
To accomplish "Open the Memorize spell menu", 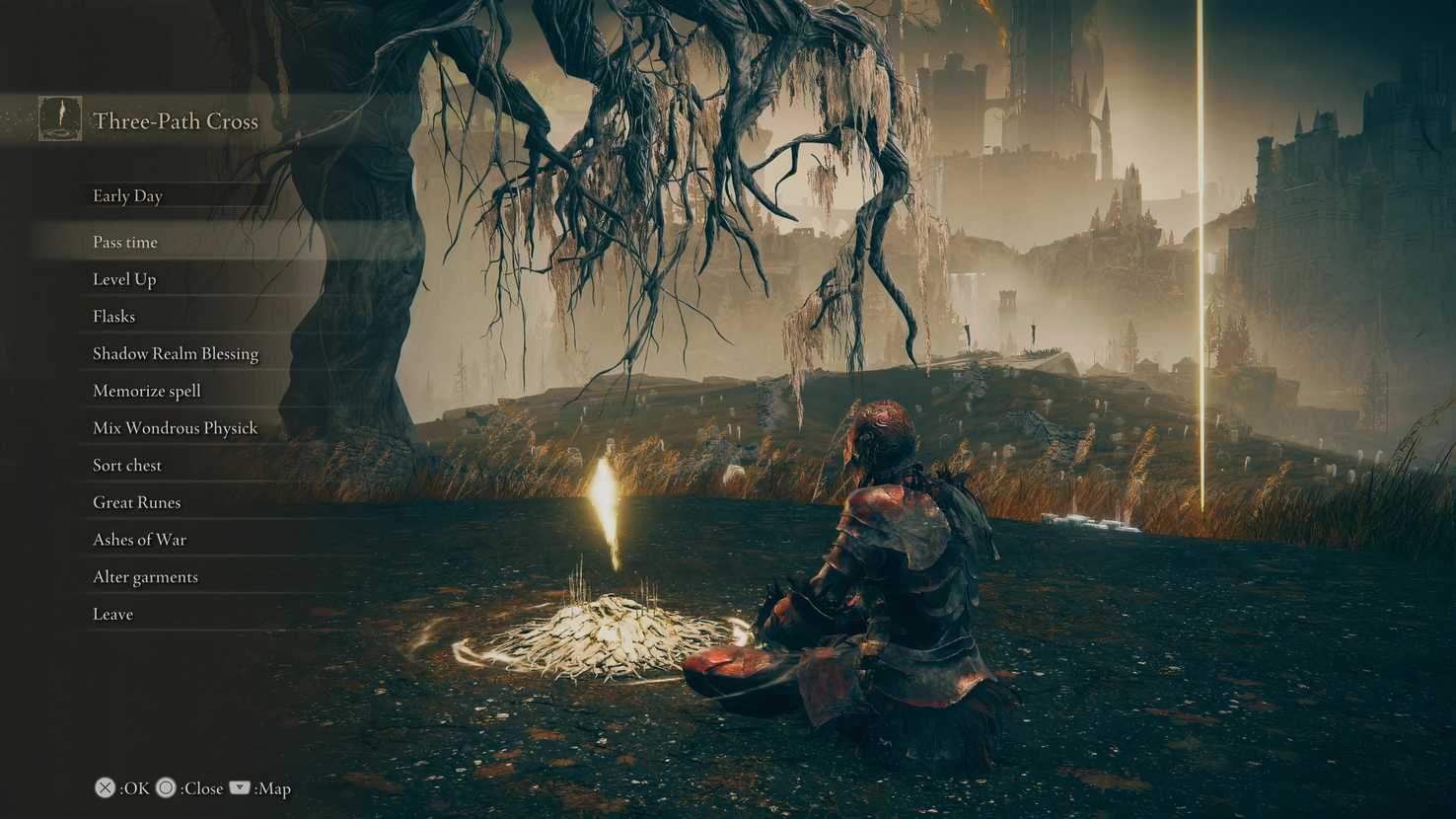I will pos(146,391).
